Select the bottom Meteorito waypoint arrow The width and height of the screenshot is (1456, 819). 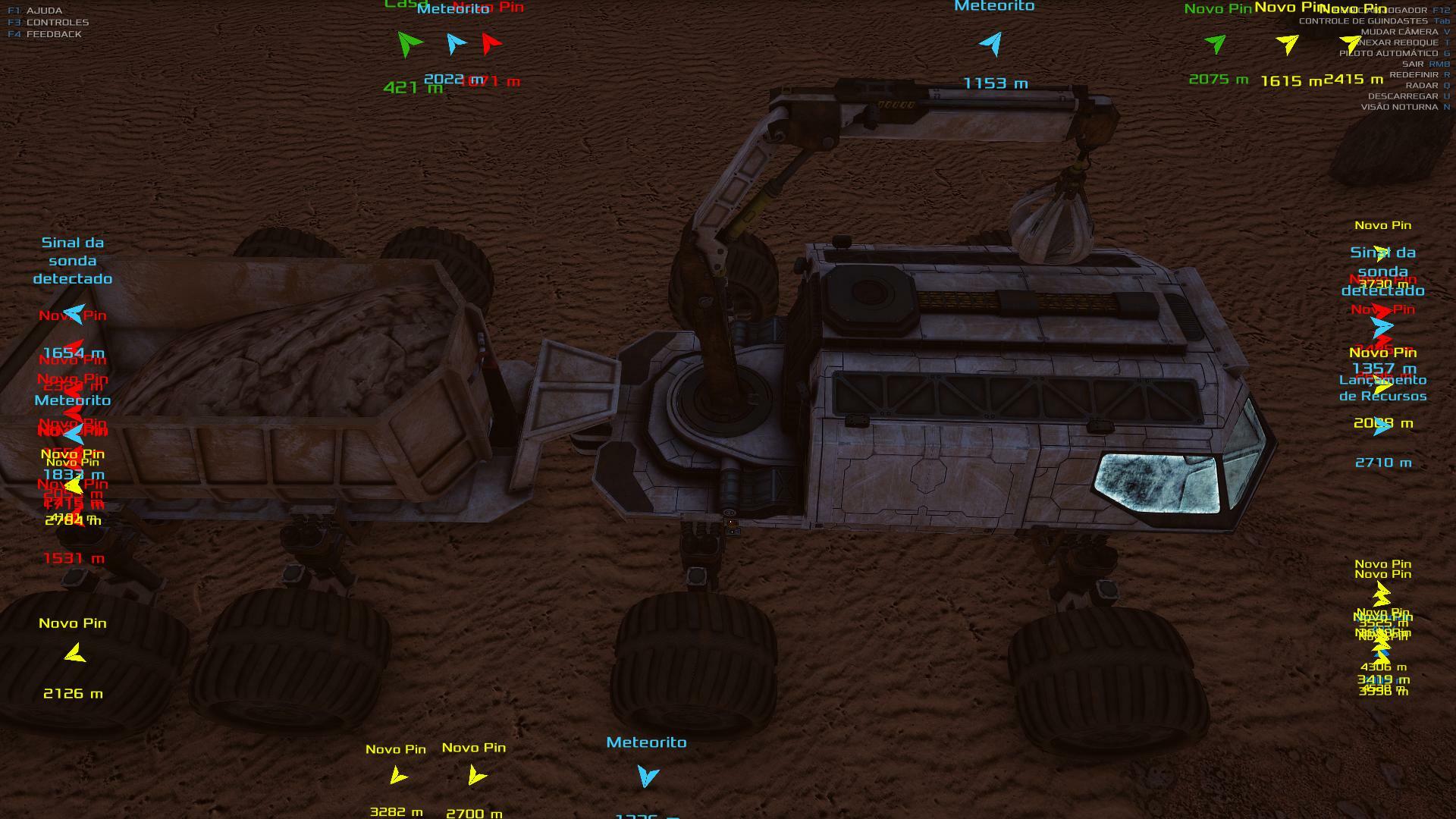pos(648,776)
